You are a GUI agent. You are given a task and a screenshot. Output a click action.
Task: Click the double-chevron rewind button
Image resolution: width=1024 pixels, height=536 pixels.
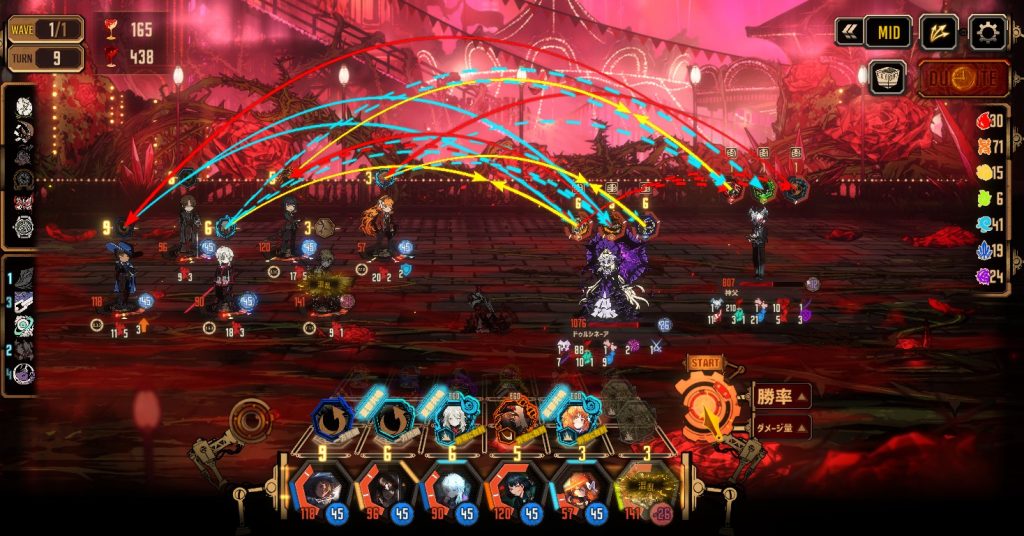[x=850, y=33]
